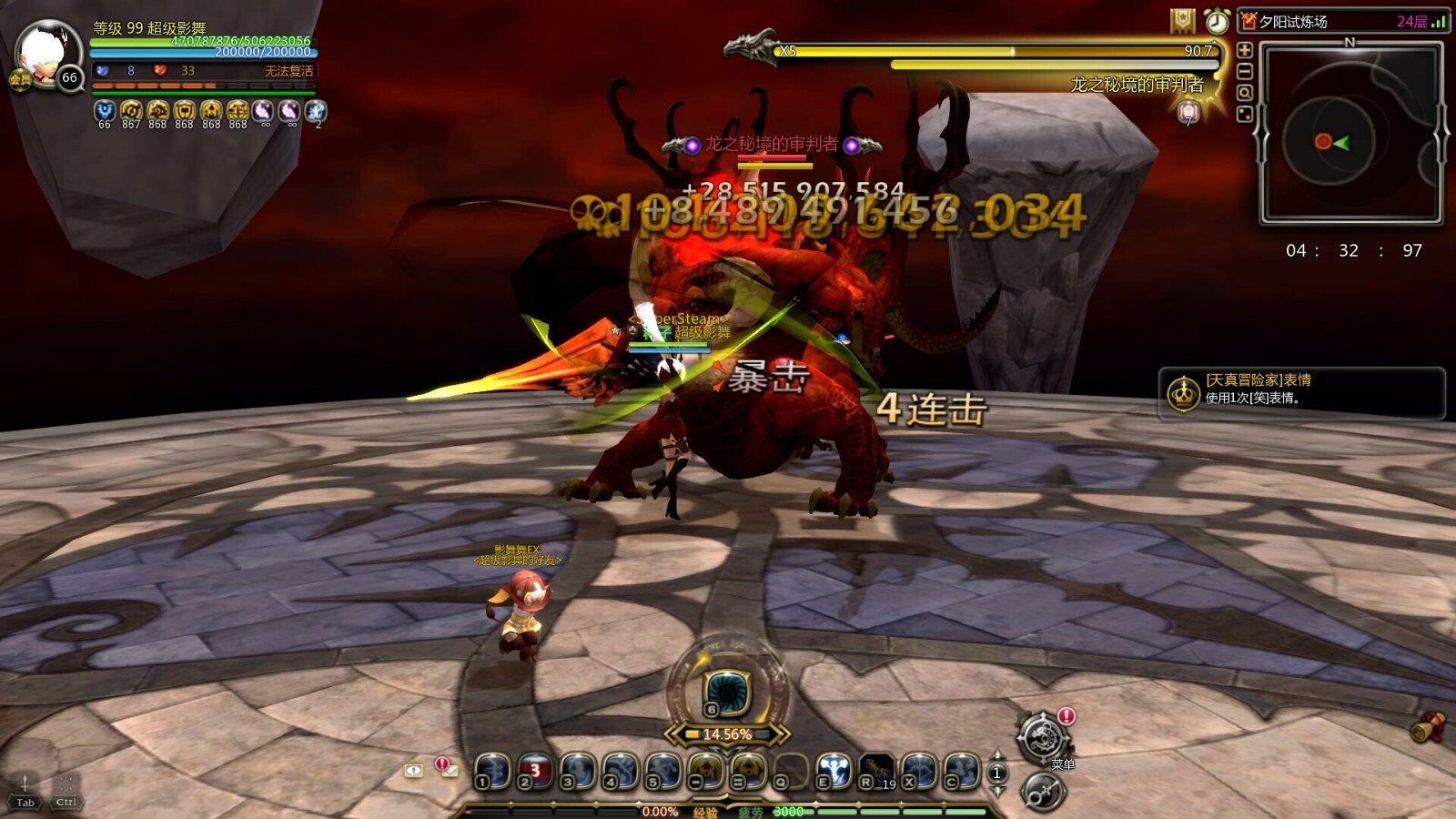Toggle the dotted display mode under minimap zoom
This screenshot has width=1456, height=819.
1245,114
